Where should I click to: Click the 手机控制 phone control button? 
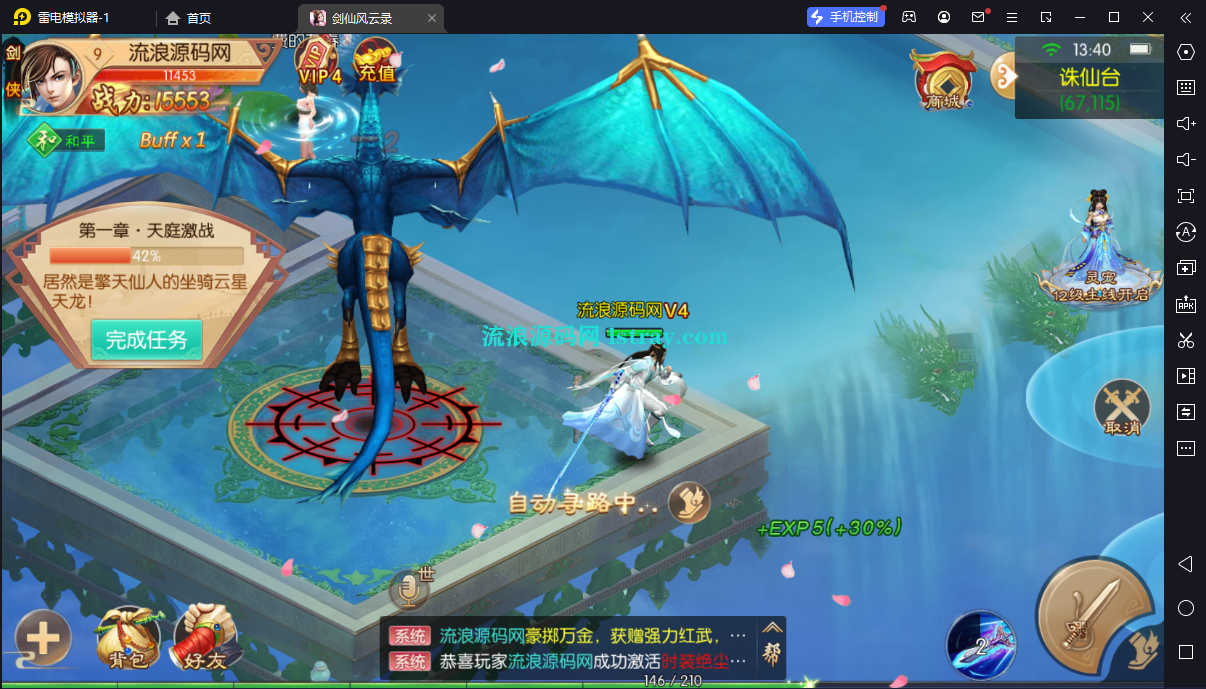point(845,17)
